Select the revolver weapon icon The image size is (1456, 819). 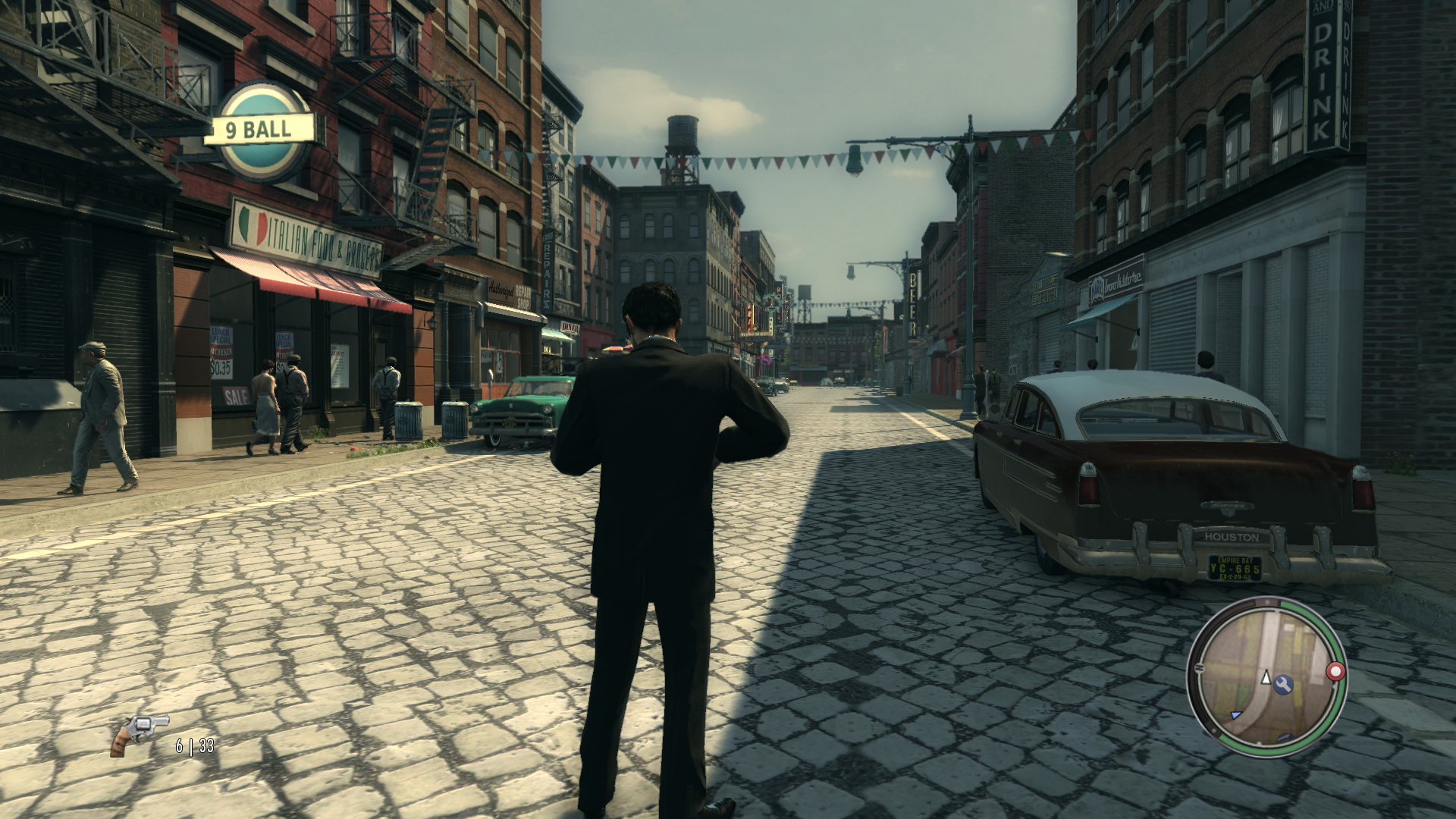click(140, 734)
